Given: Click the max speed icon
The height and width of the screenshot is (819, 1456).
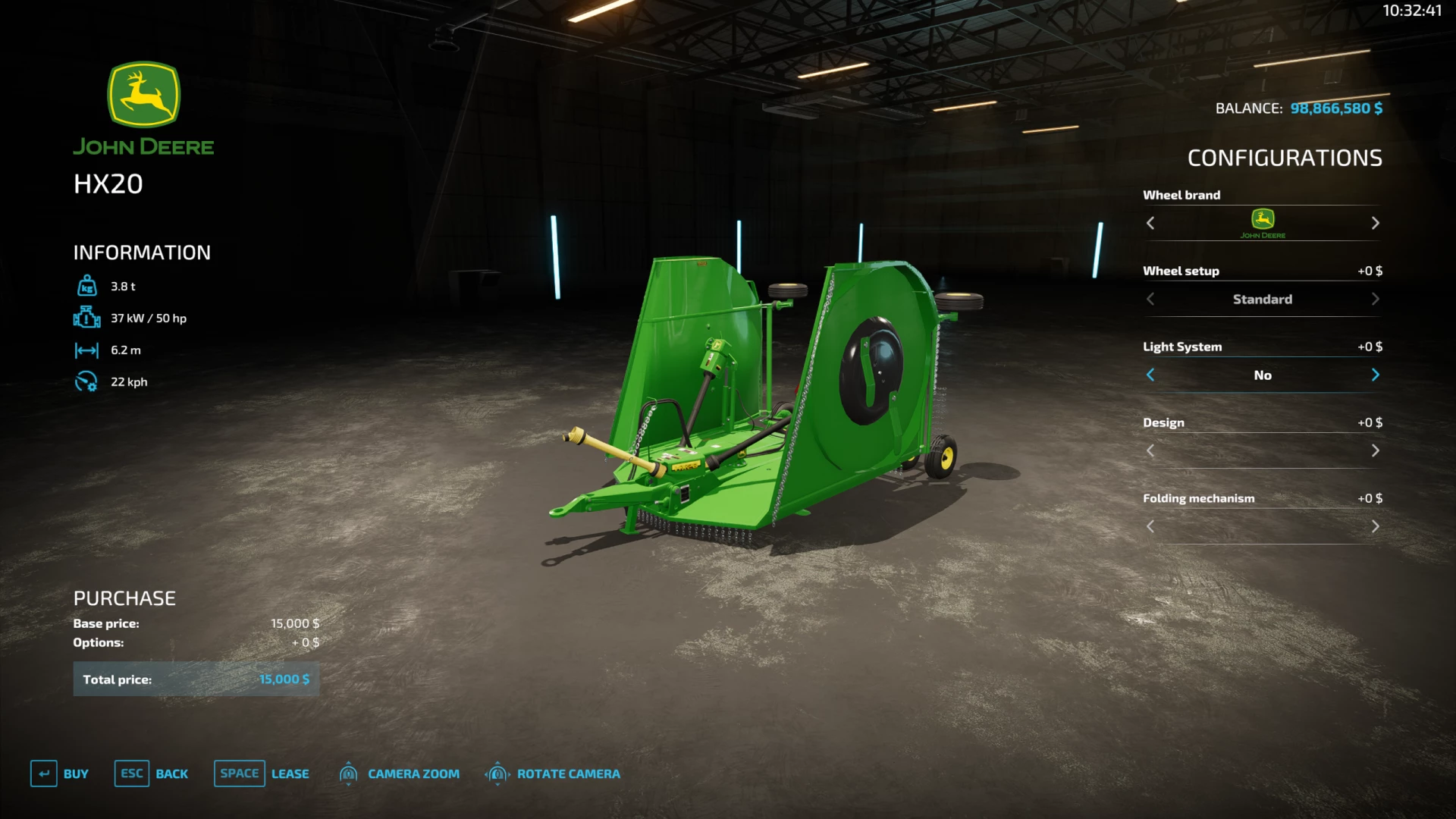Looking at the screenshot, I should pyautogui.click(x=87, y=381).
